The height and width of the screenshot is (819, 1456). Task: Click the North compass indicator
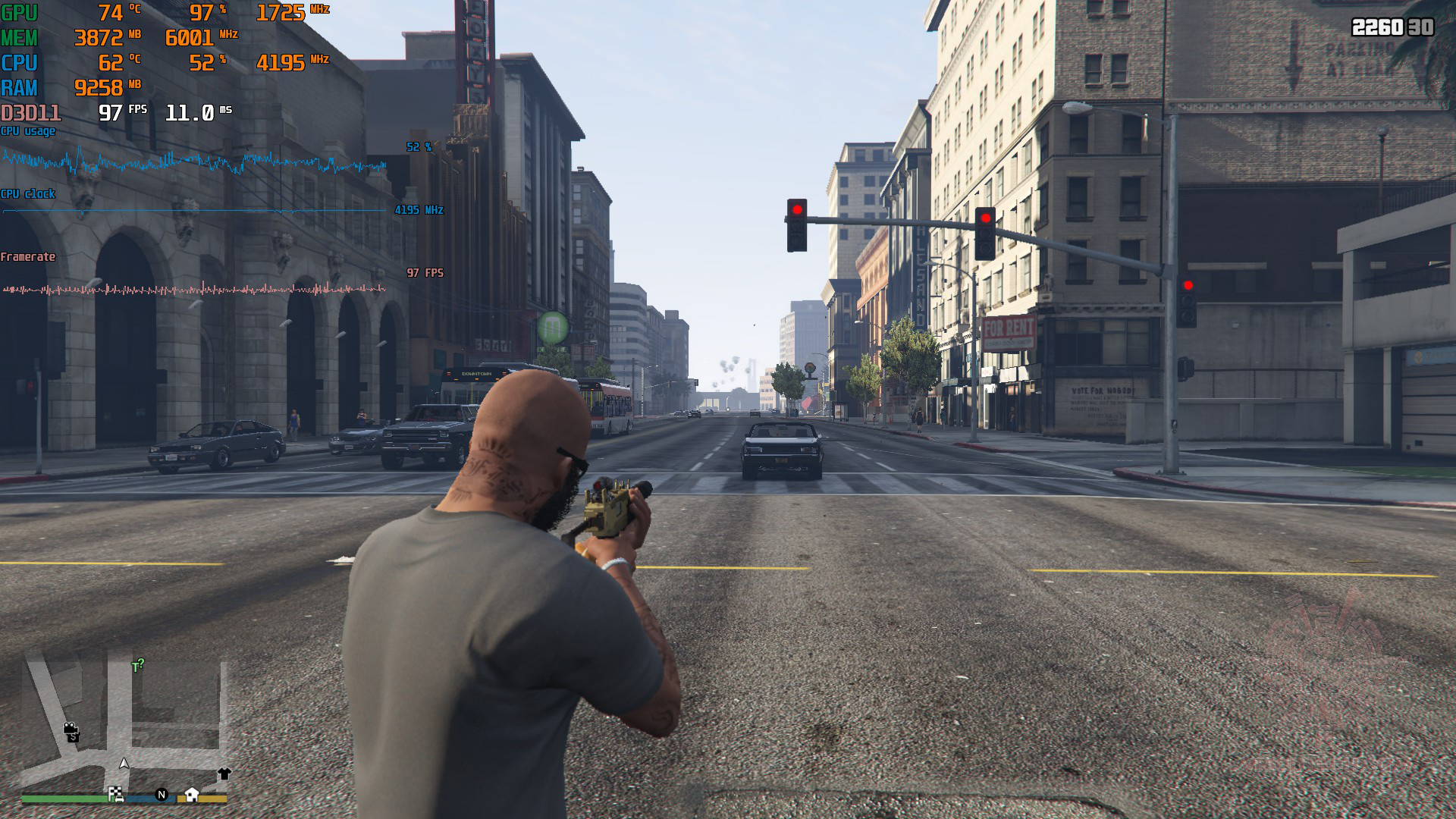tap(162, 794)
